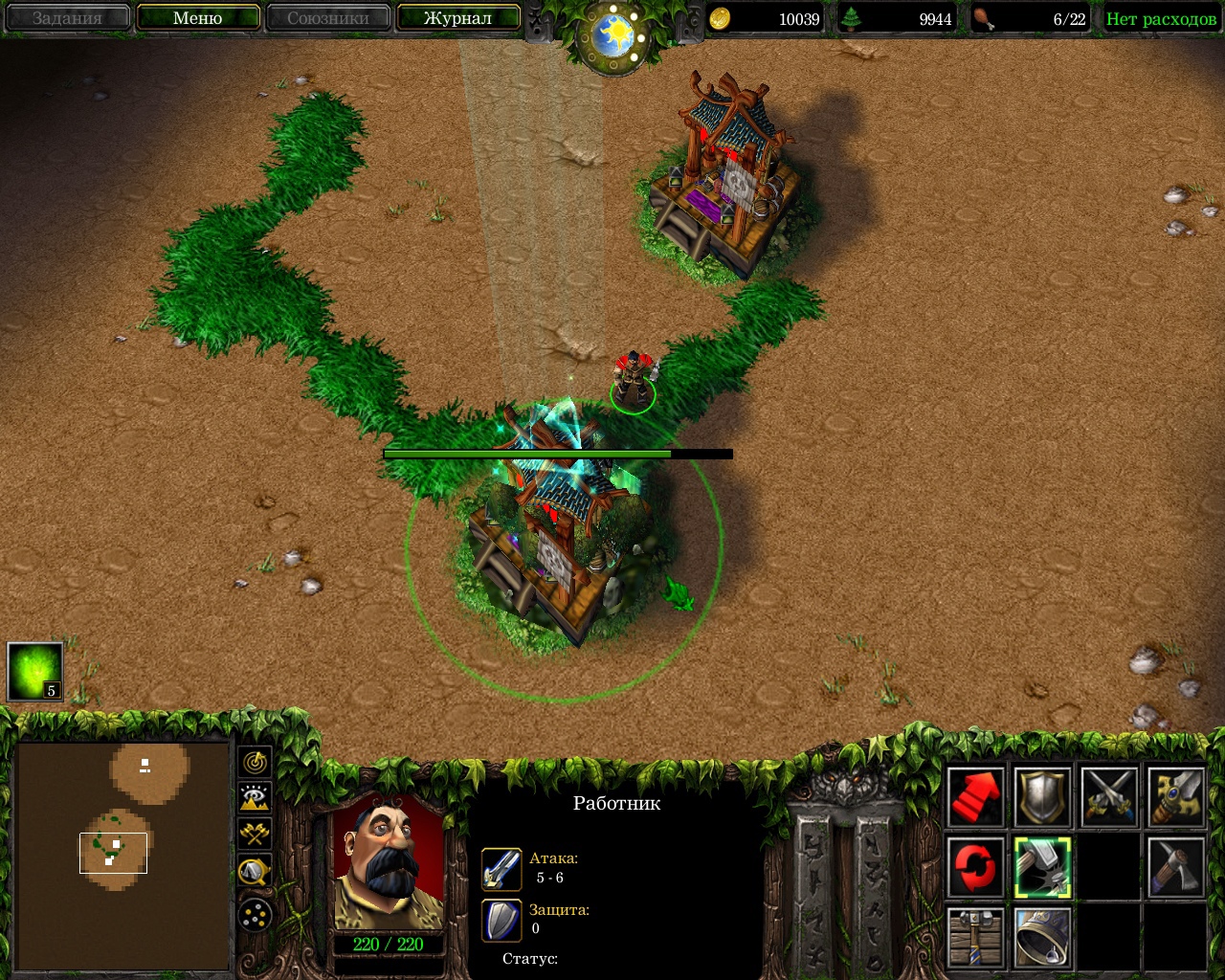Activate the crossed swords command

click(1109, 796)
